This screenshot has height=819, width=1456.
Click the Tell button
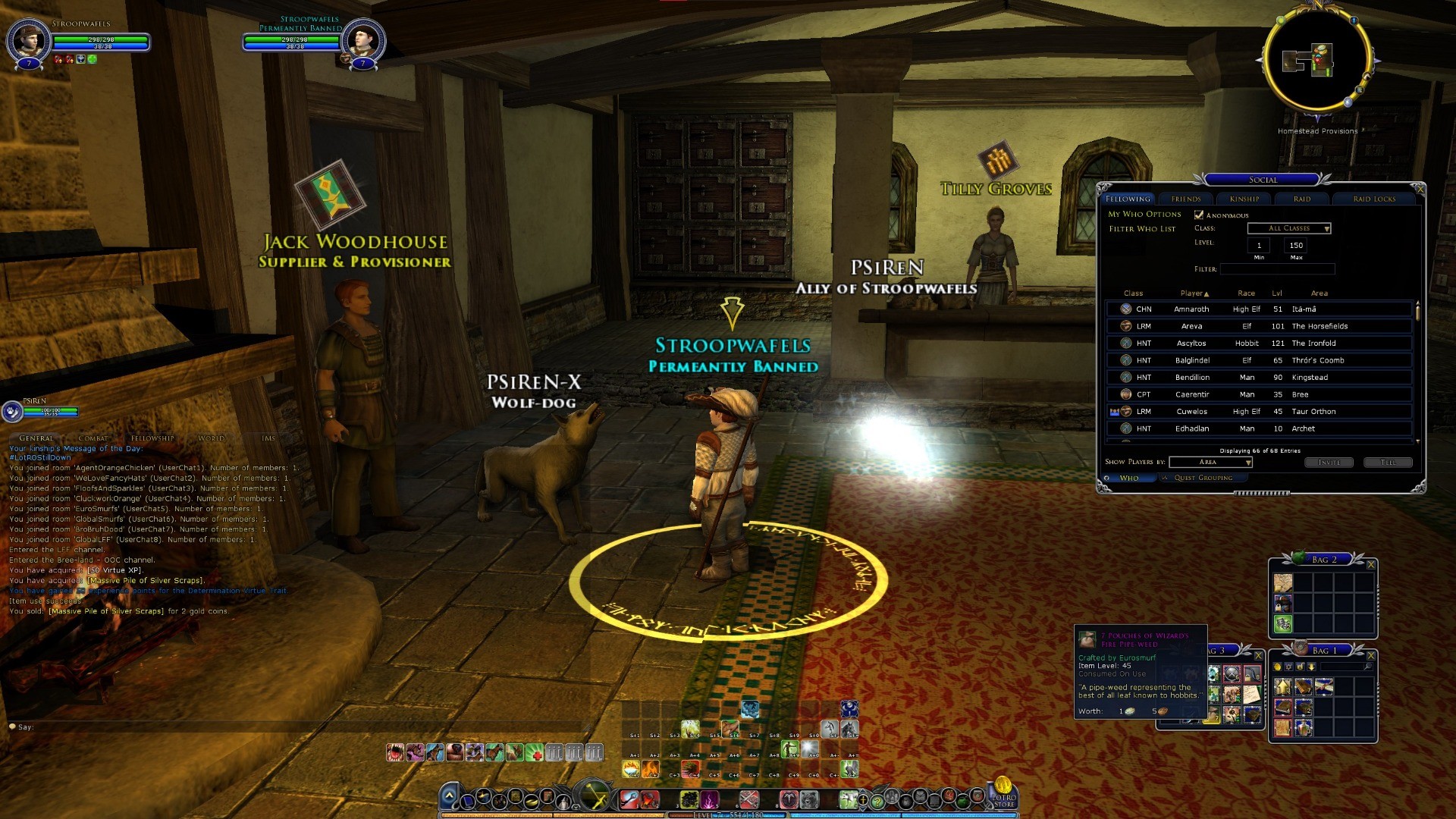pos(1388,462)
